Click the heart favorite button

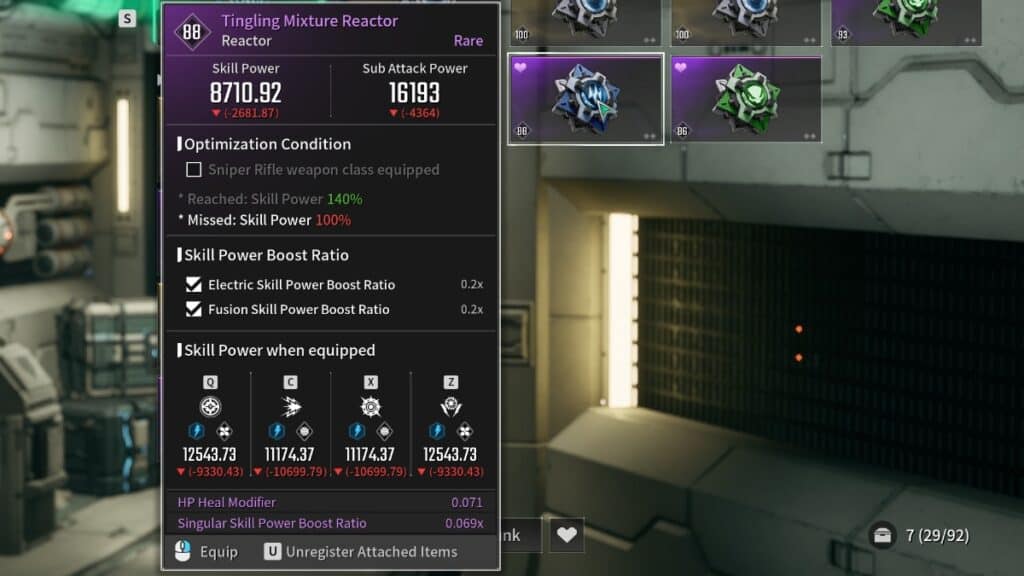(567, 535)
